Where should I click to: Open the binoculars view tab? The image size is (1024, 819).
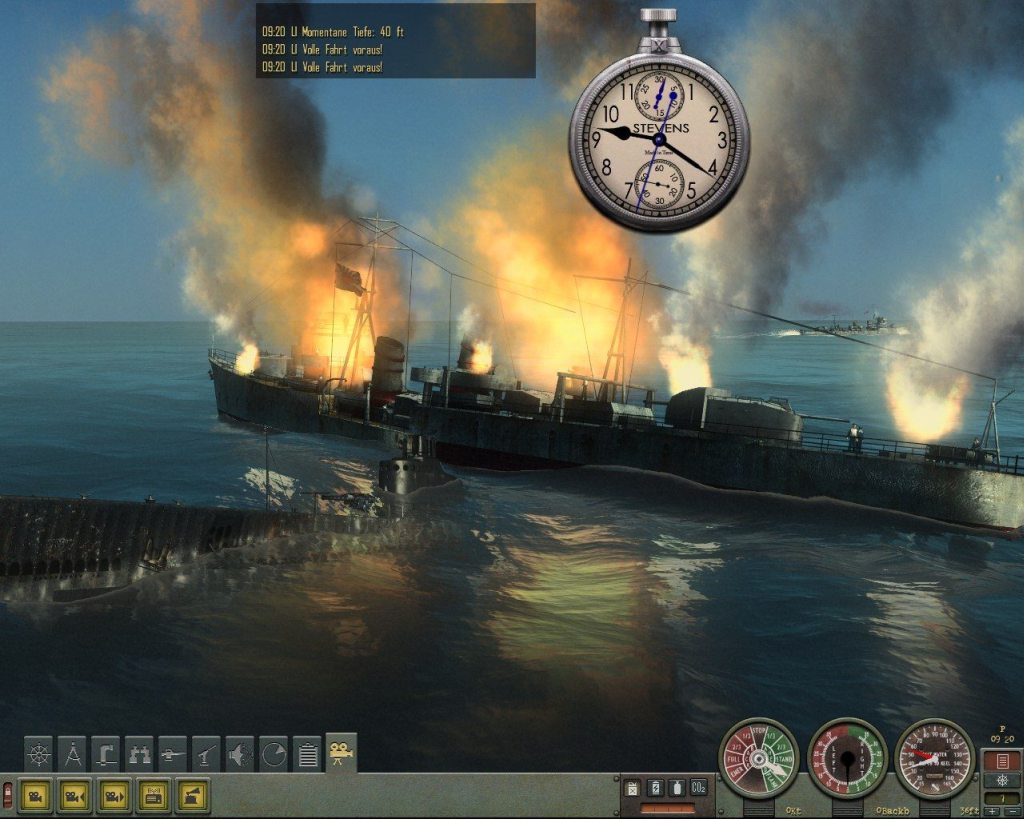point(139,753)
